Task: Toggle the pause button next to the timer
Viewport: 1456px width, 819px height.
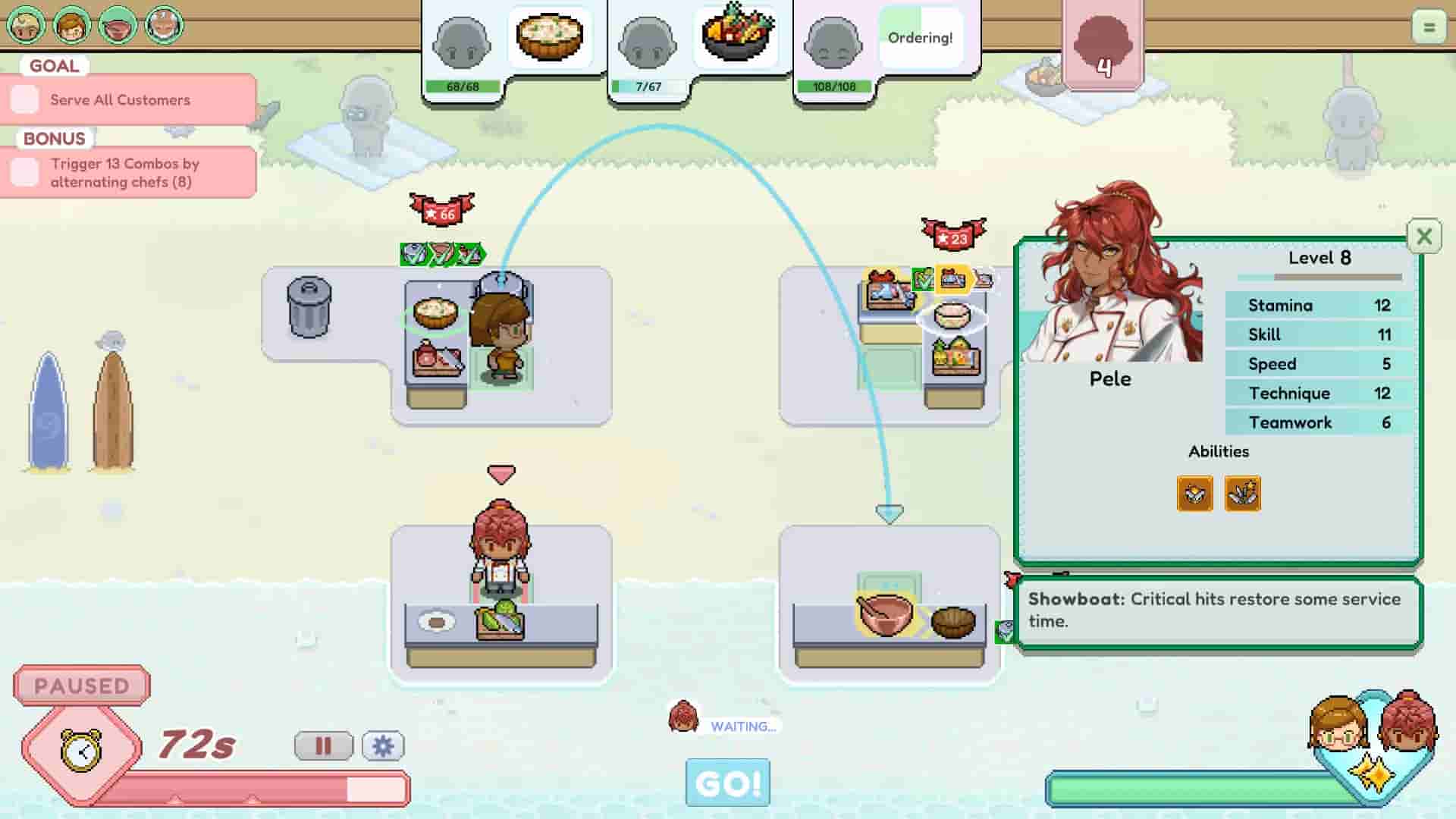Action: [324, 745]
